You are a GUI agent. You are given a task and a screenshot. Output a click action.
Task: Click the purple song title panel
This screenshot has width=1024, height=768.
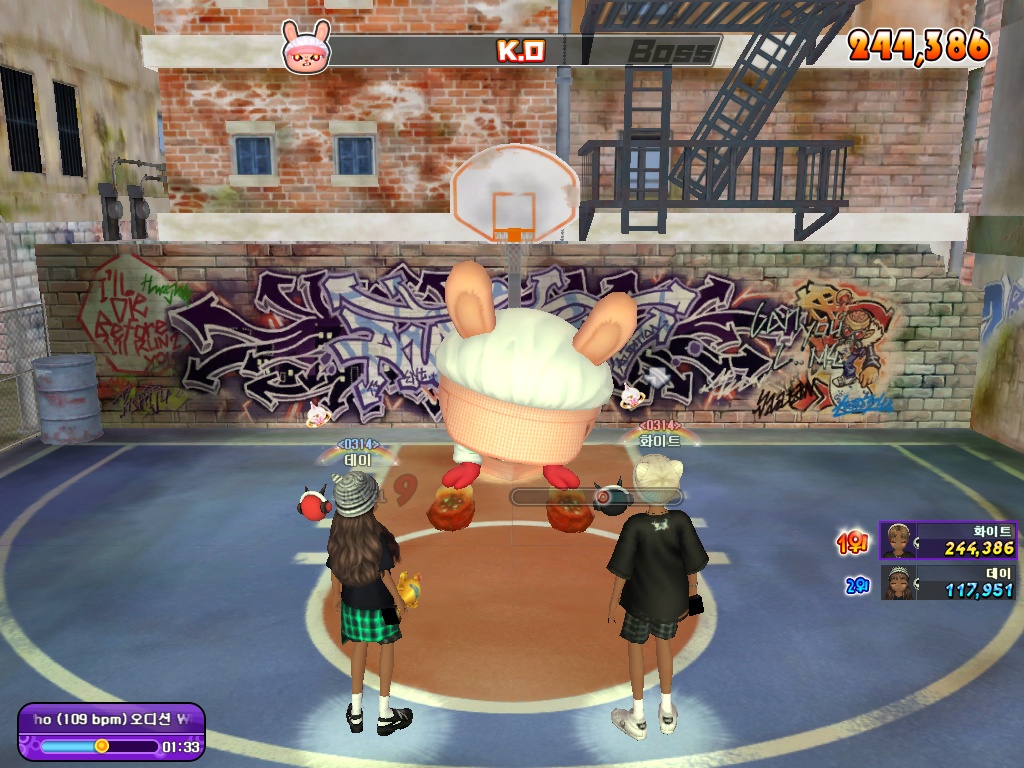(111, 732)
